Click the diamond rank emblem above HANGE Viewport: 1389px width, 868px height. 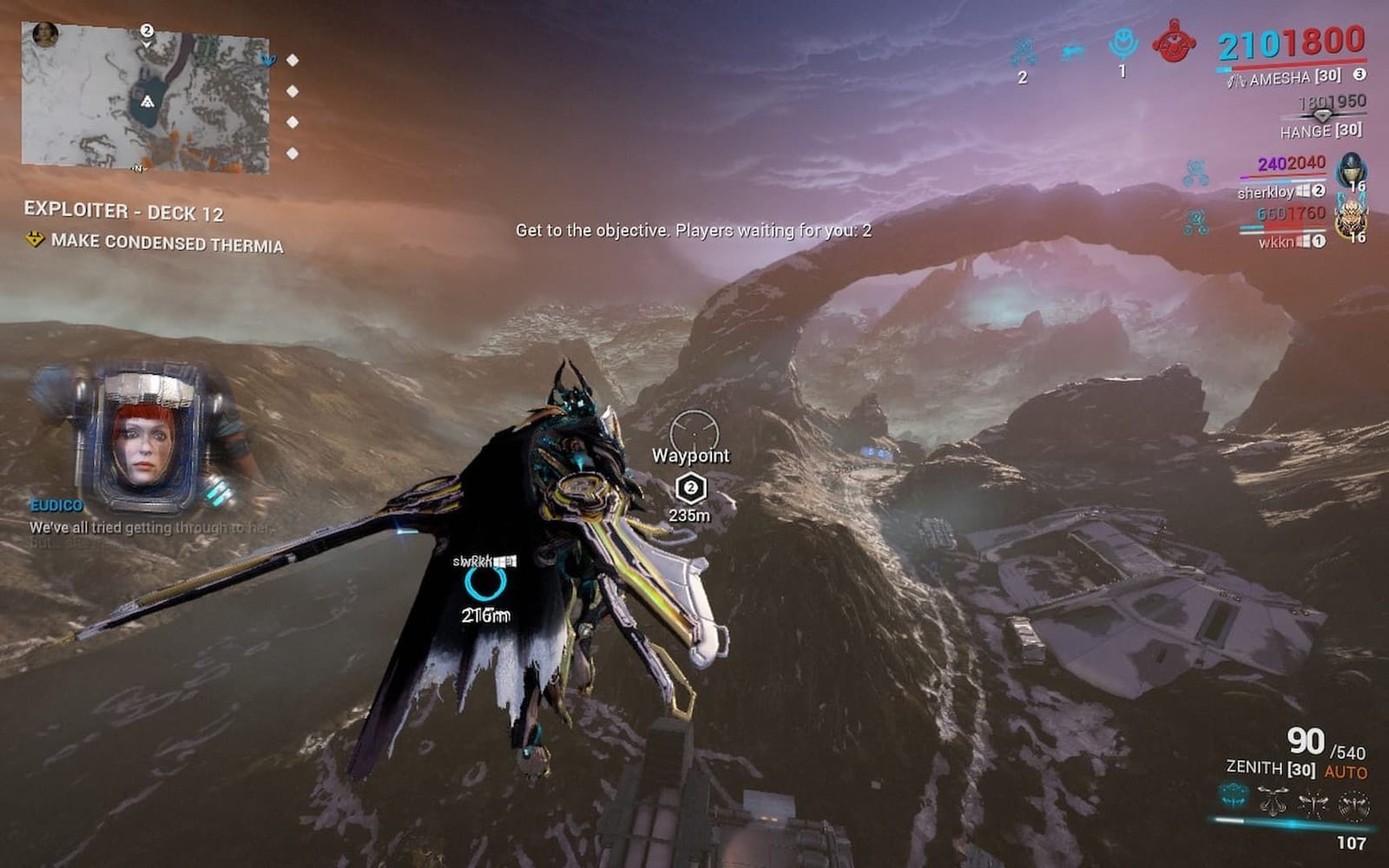(x=1322, y=116)
